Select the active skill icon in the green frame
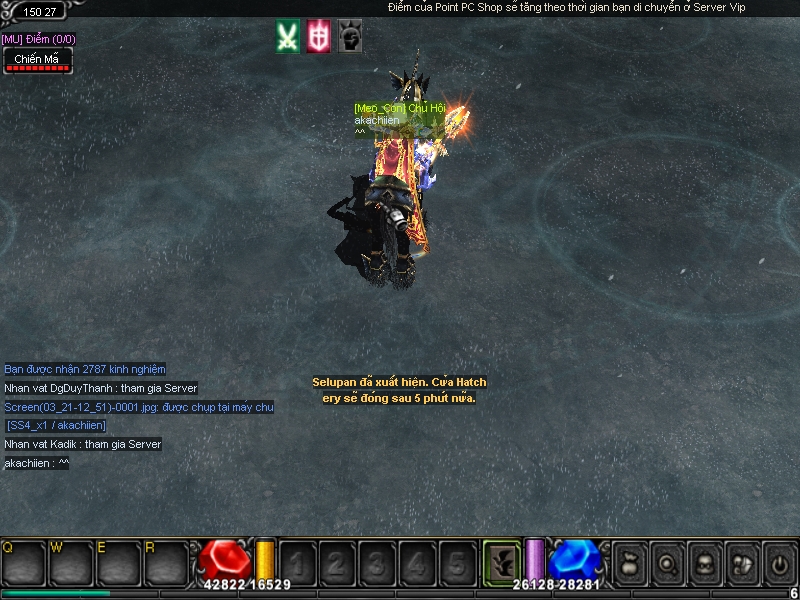The width and height of the screenshot is (800, 600). click(x=501, y=561)
